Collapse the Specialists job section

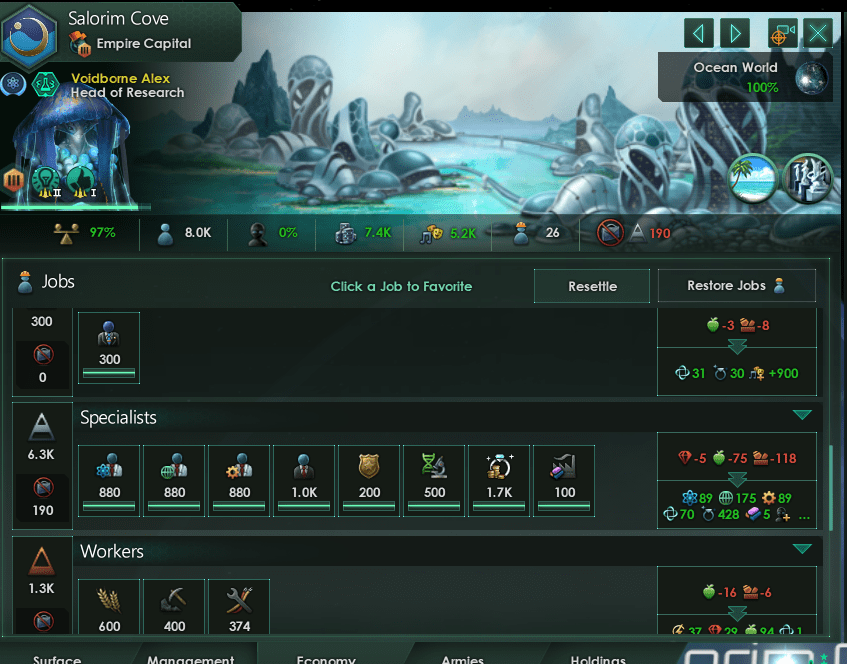point(801,415)
